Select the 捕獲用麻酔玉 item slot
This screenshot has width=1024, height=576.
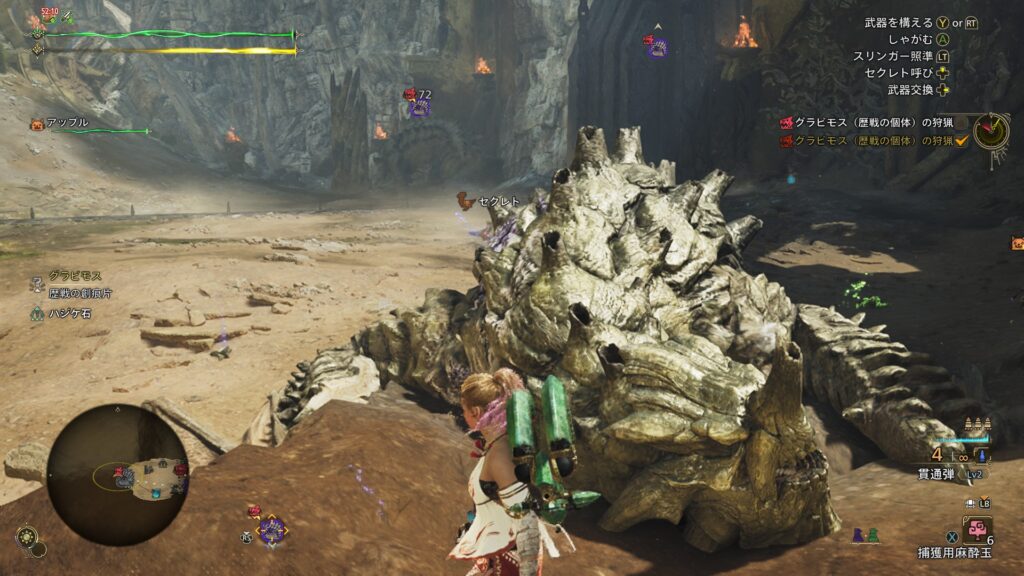click(x=976, y=529)
